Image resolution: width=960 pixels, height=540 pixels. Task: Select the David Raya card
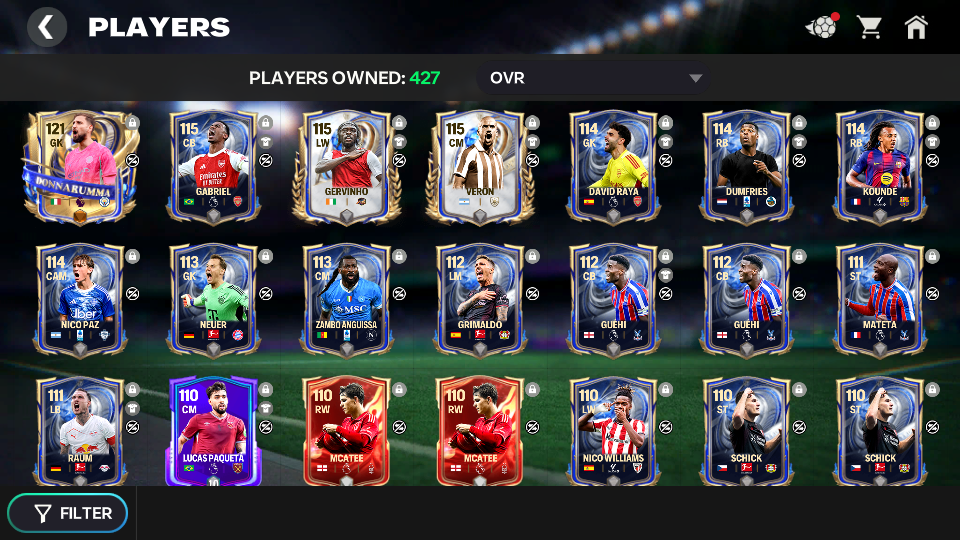tap(614, 166)
